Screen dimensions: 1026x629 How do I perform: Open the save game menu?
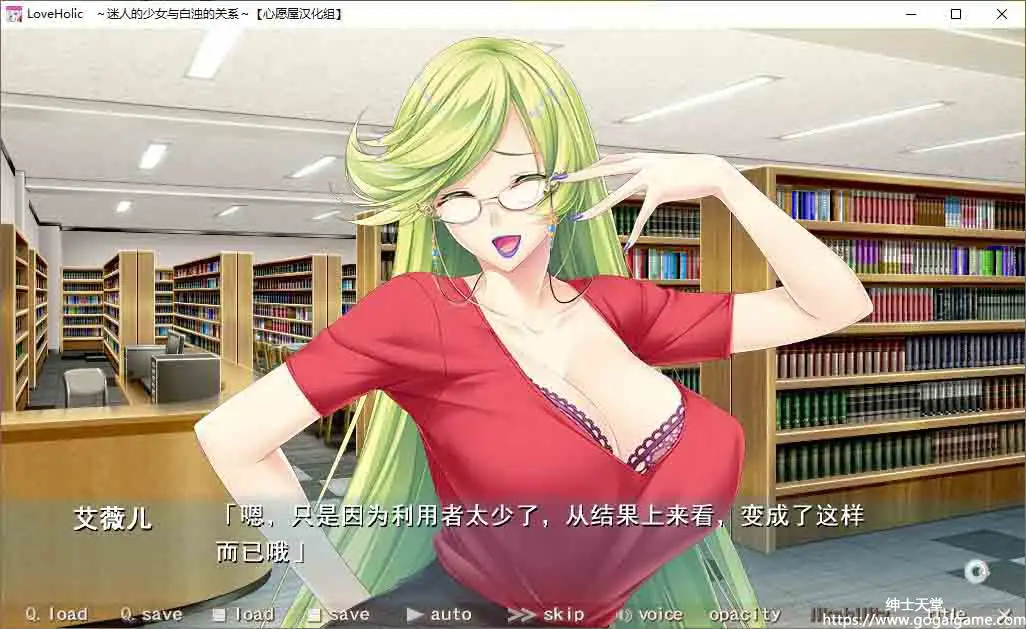click(x=338, y=614)
